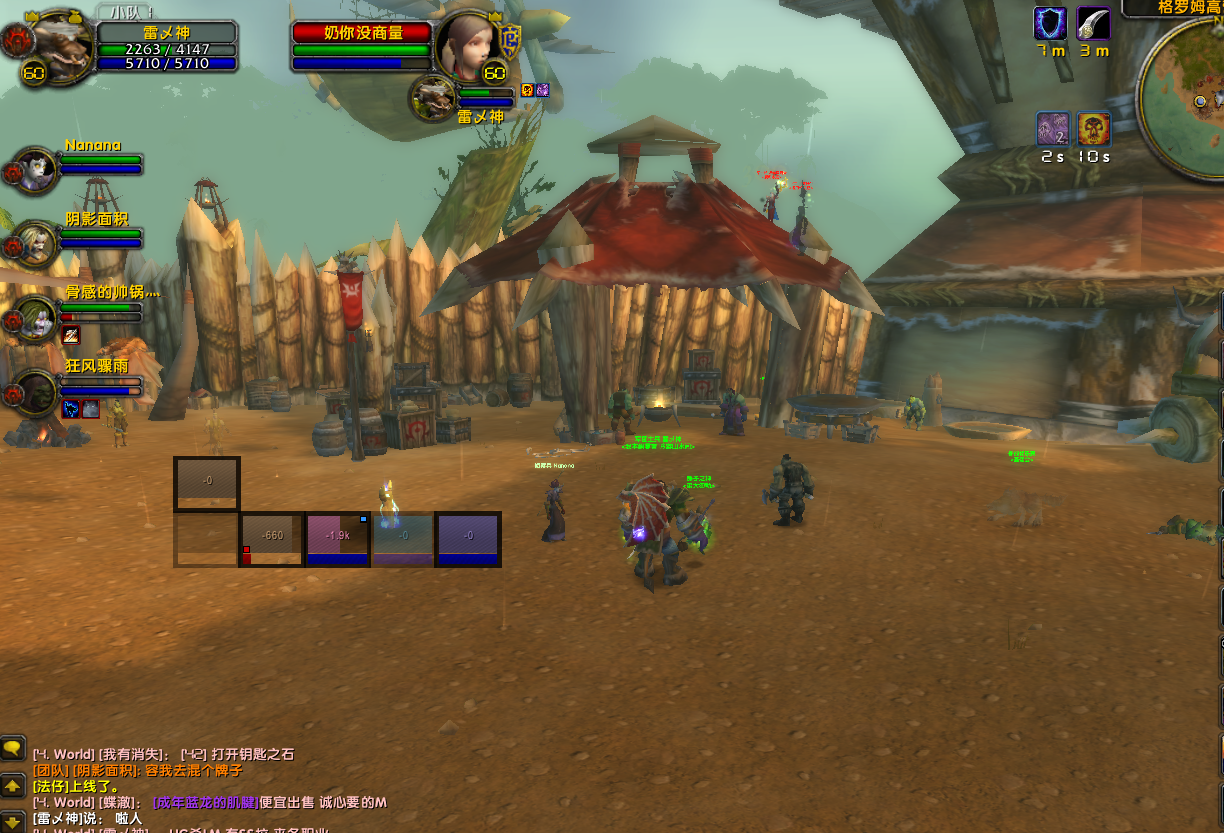Open the chat menu speech bubble button
Viewport: 1224px width, 833px height.
[13, 747]
